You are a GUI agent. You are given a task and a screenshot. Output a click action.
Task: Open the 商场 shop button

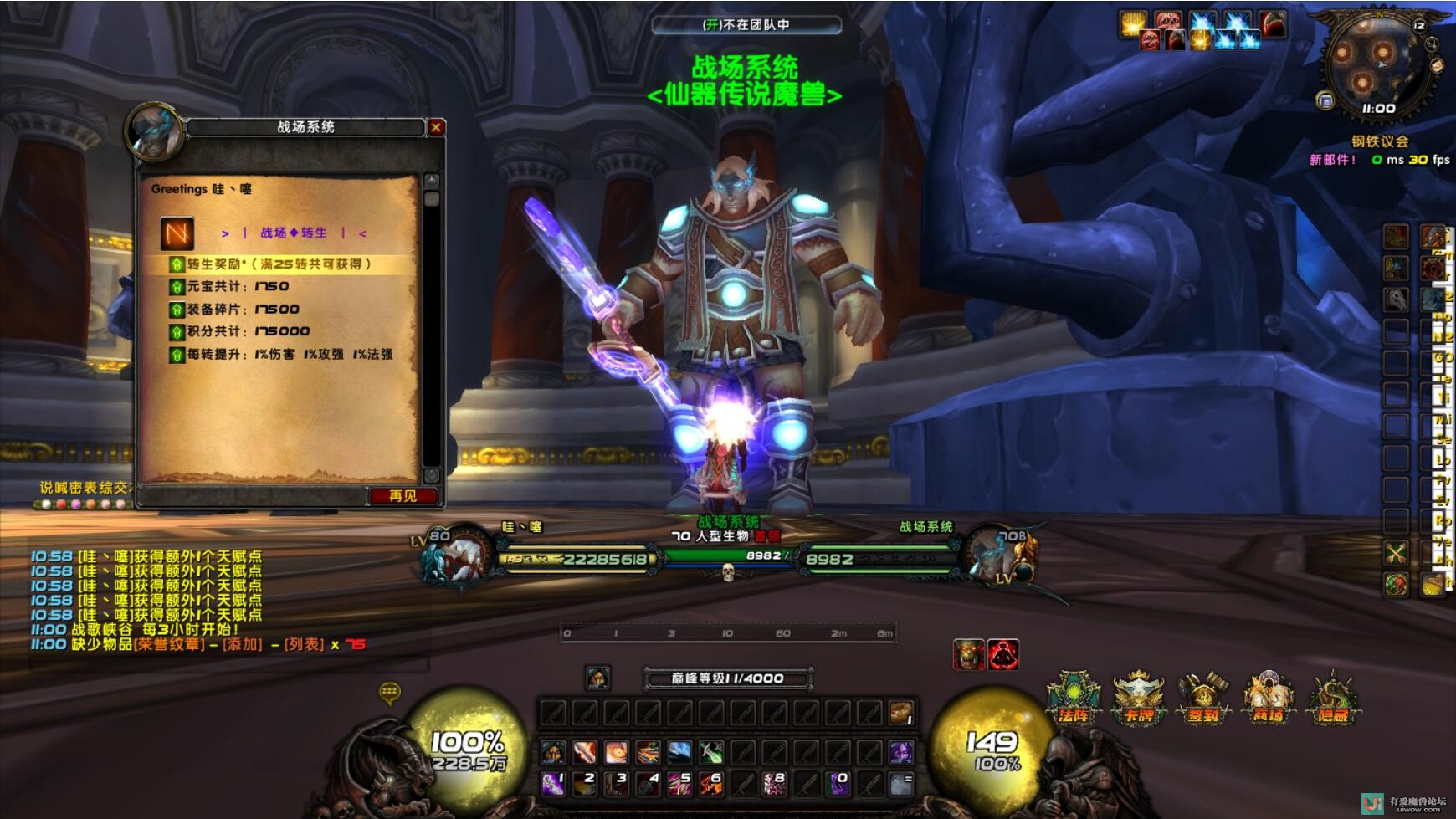tap(1268, 699)
